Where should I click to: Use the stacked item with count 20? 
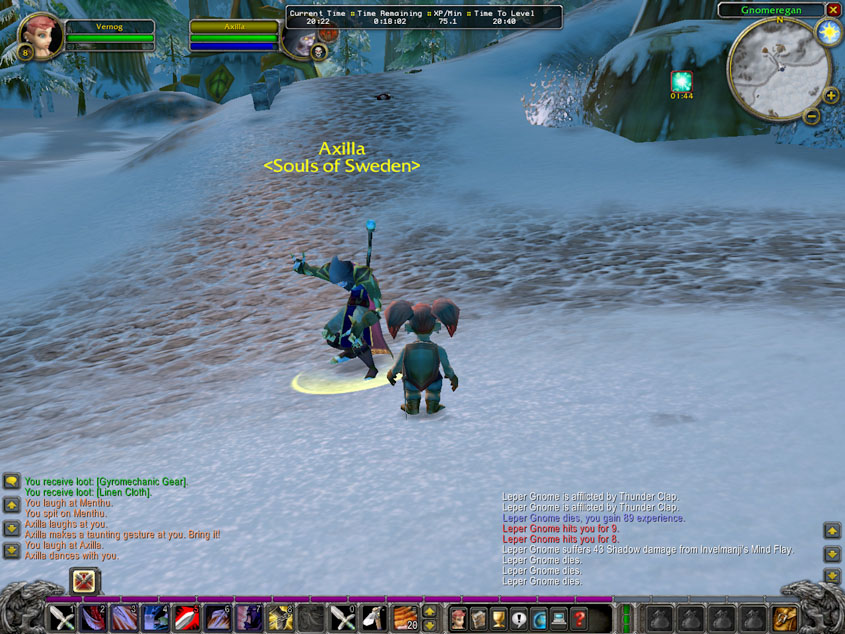[404, 618]
